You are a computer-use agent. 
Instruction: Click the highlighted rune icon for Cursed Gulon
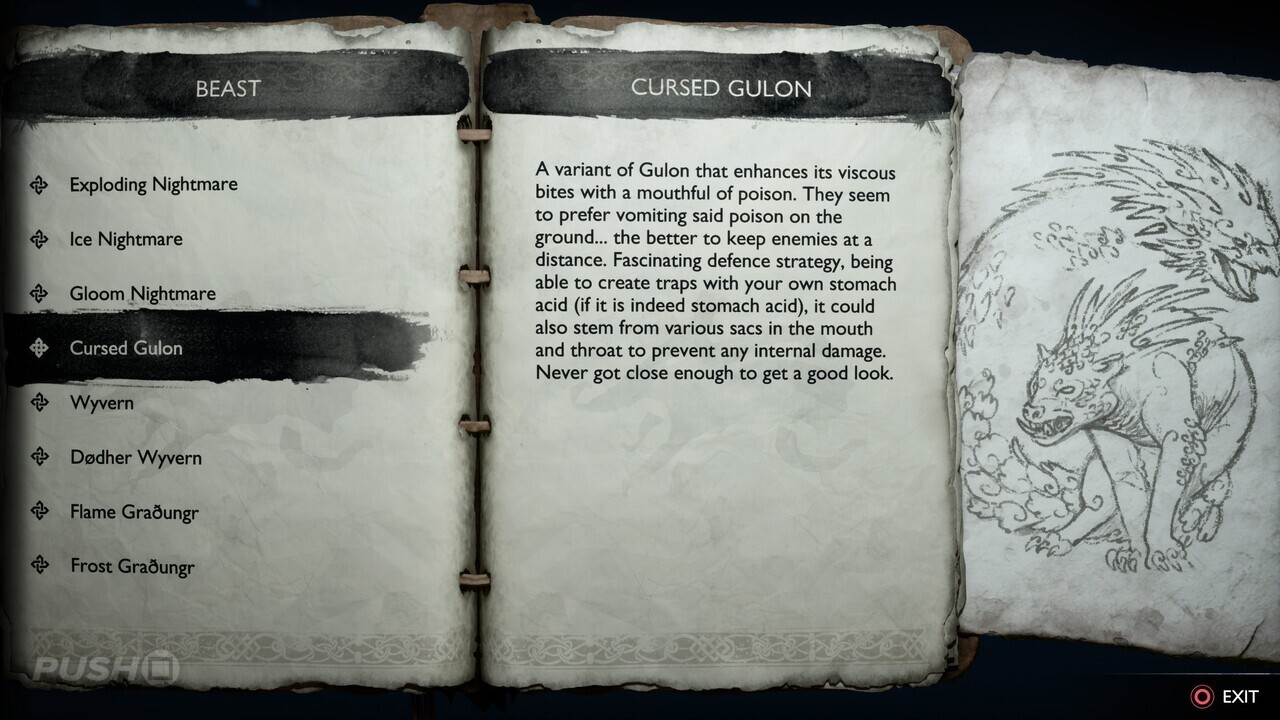40,348
